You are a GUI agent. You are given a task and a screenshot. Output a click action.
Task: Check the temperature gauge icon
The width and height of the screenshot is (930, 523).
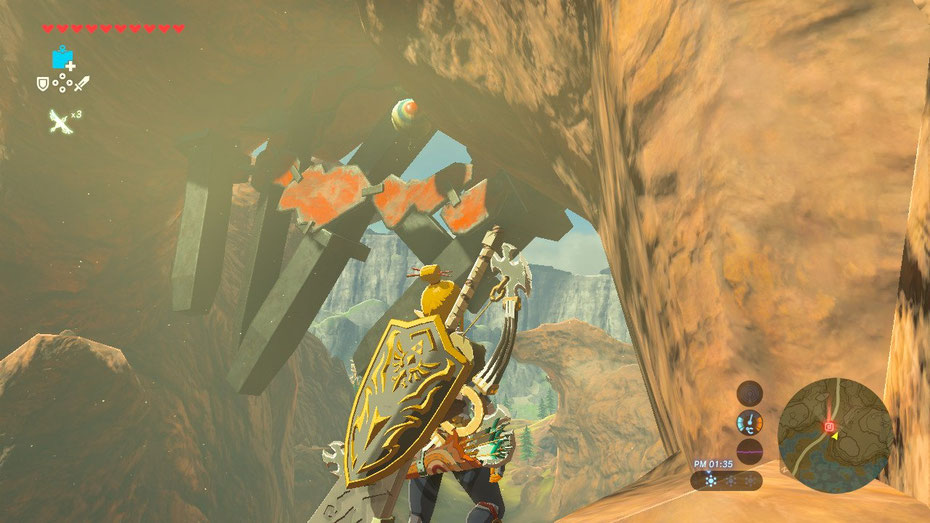[x=749, y=422]
